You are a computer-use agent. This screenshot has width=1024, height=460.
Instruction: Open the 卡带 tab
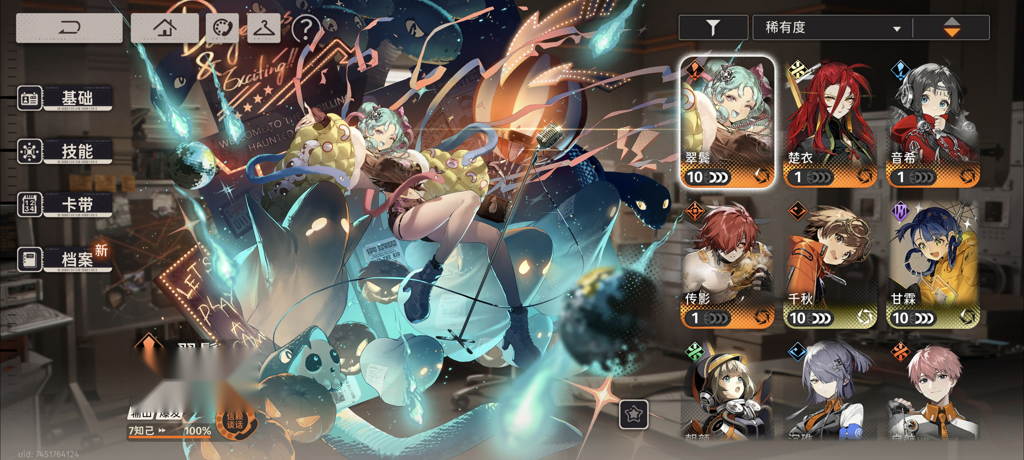[x=66, y=204]
